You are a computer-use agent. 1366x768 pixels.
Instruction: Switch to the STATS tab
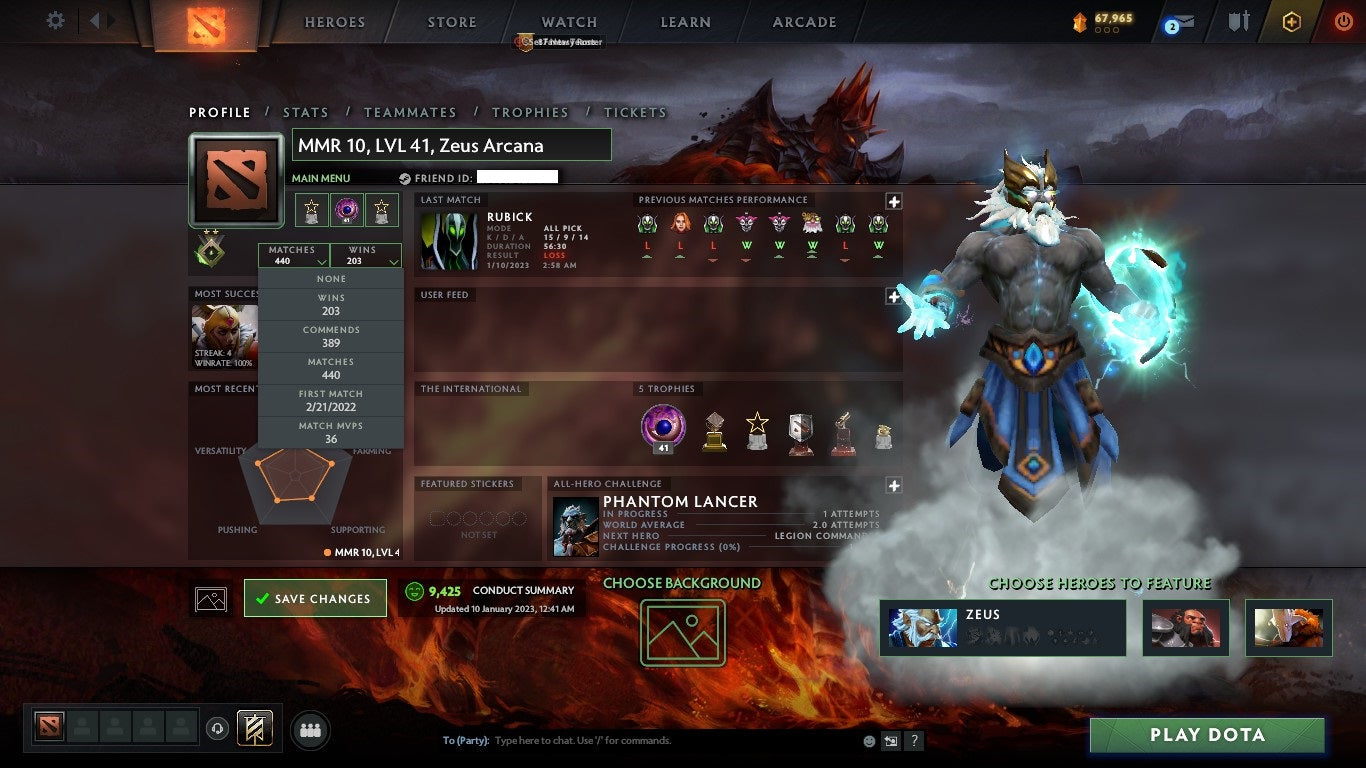305,112
